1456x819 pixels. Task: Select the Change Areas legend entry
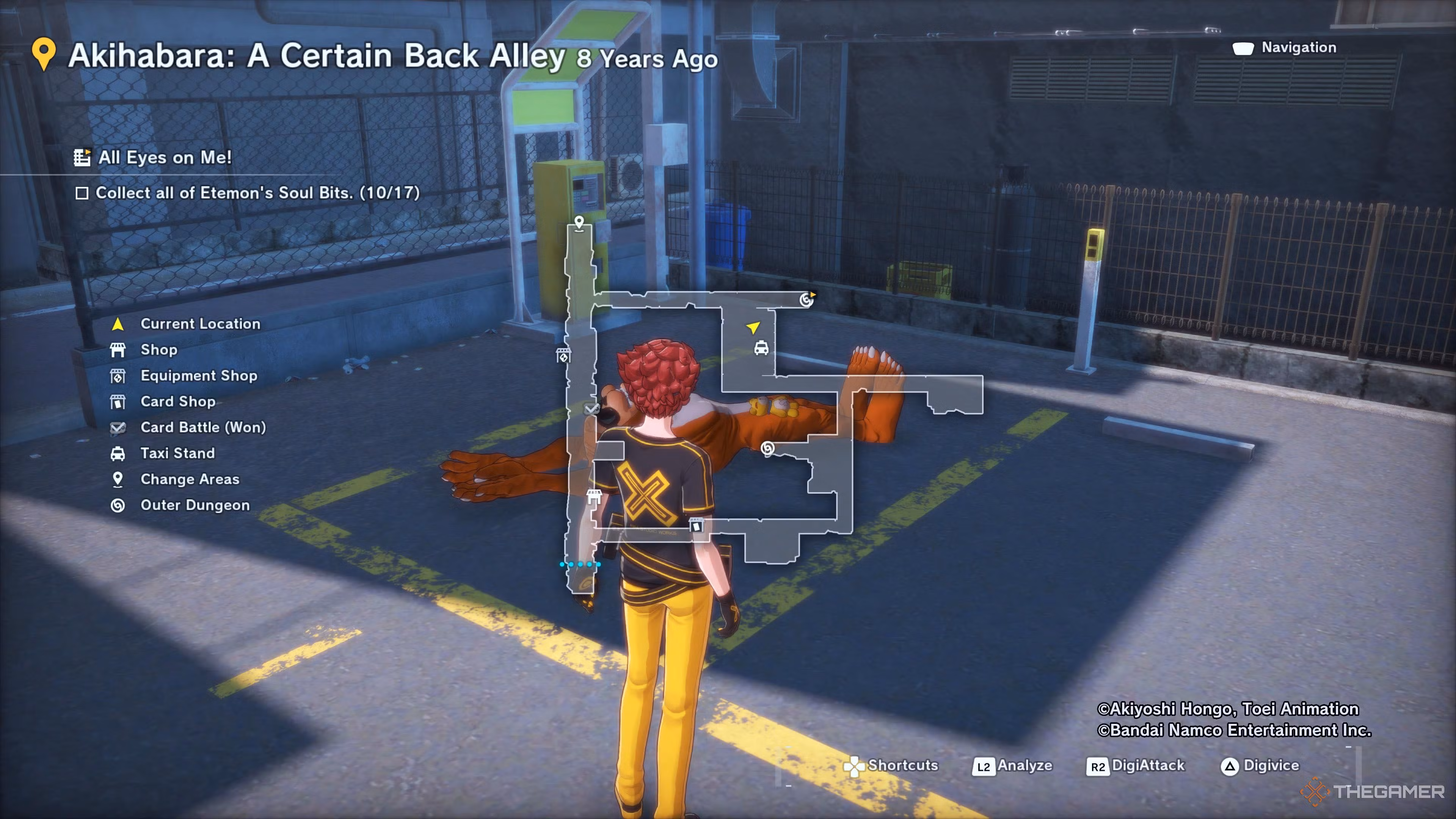coord(189,479)
